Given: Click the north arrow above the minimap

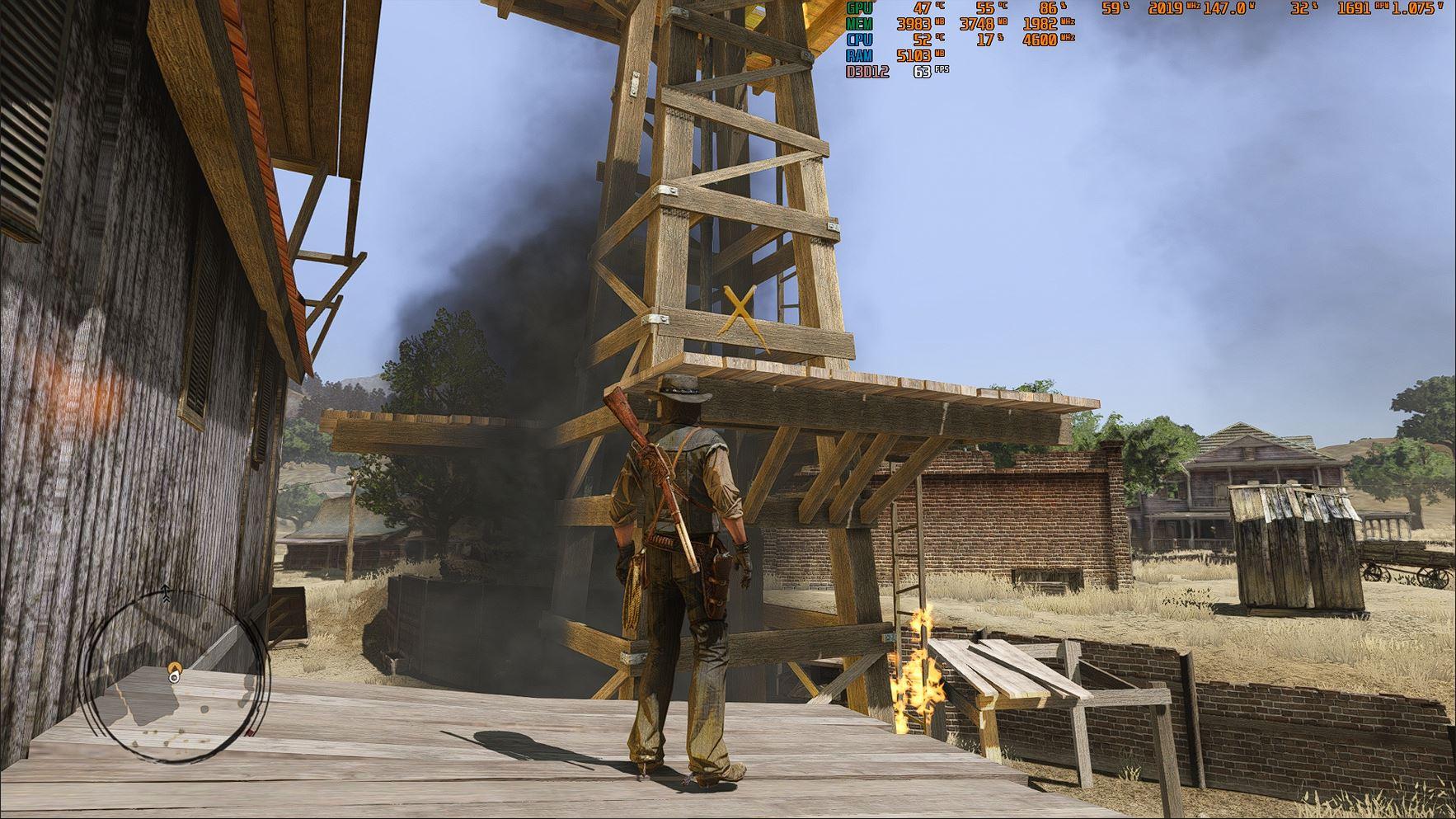Looking at the screenshot, I should (166, 592).
